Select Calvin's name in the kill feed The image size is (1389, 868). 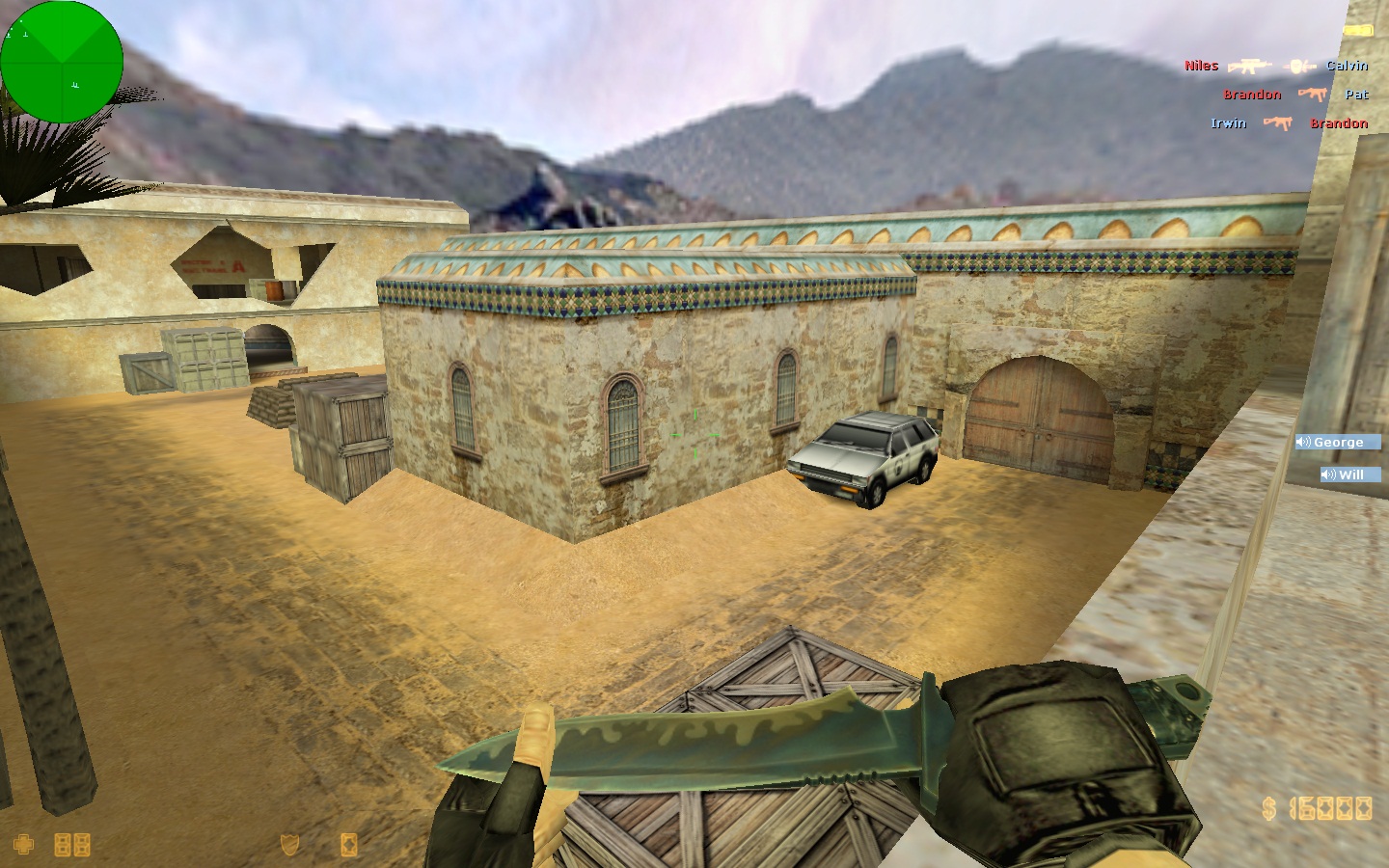point(1349,66)
